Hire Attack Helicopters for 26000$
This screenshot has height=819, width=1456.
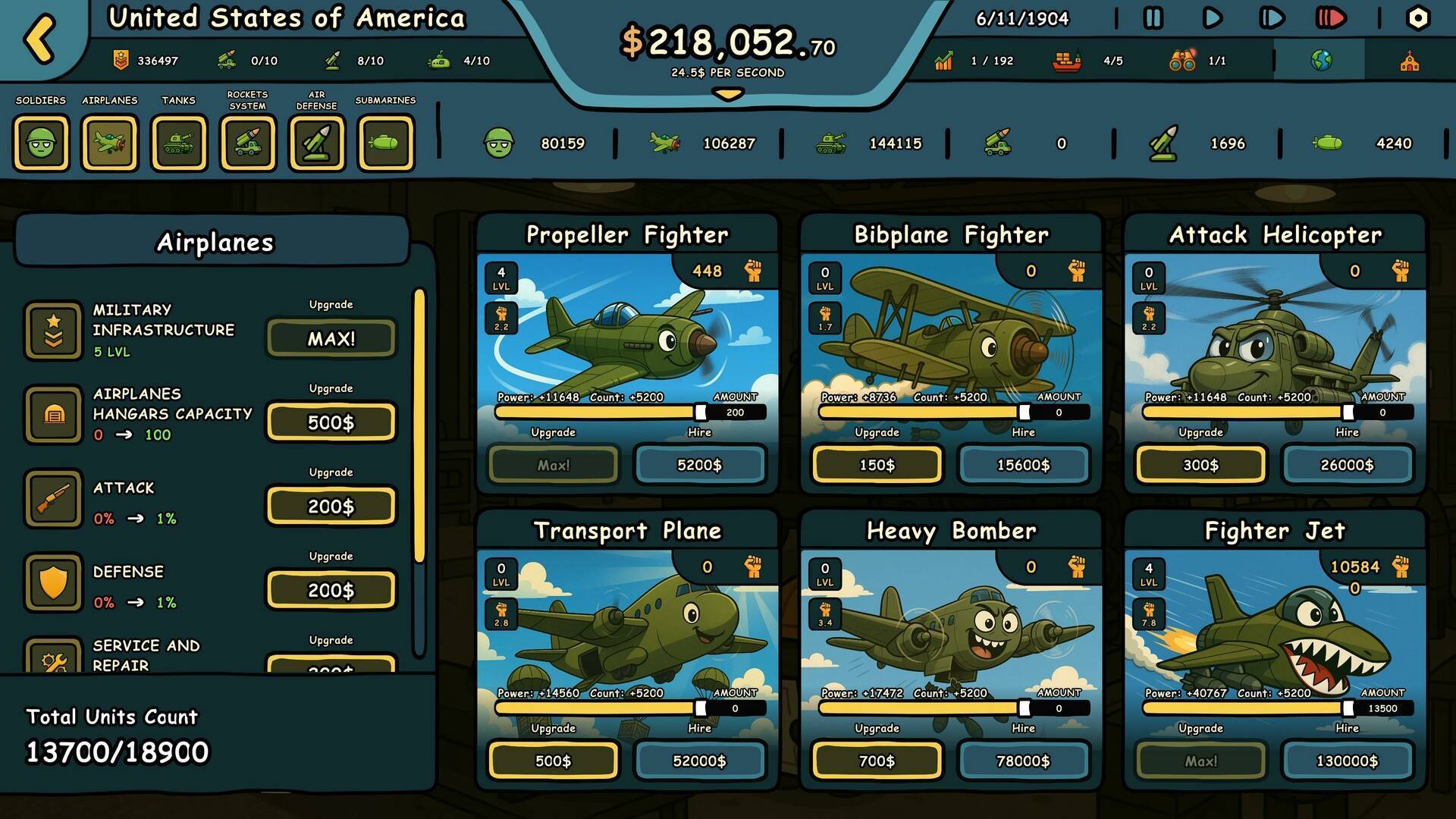point(1347,465)
